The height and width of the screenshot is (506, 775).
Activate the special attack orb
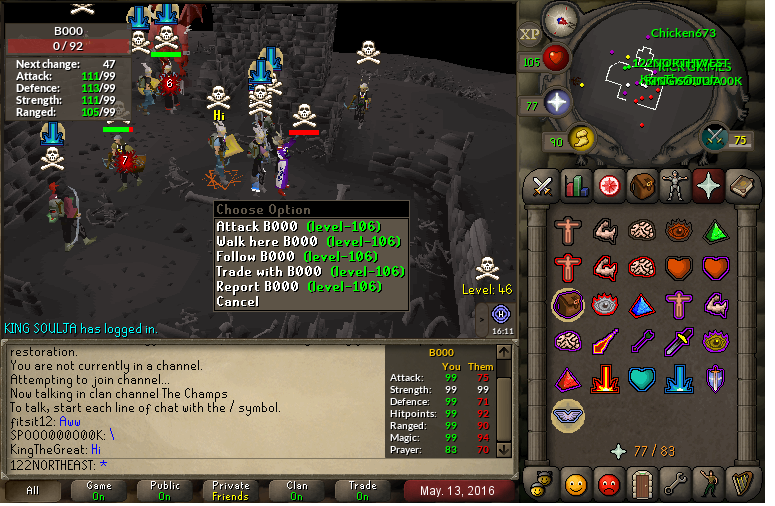click(x=716, y=137)
